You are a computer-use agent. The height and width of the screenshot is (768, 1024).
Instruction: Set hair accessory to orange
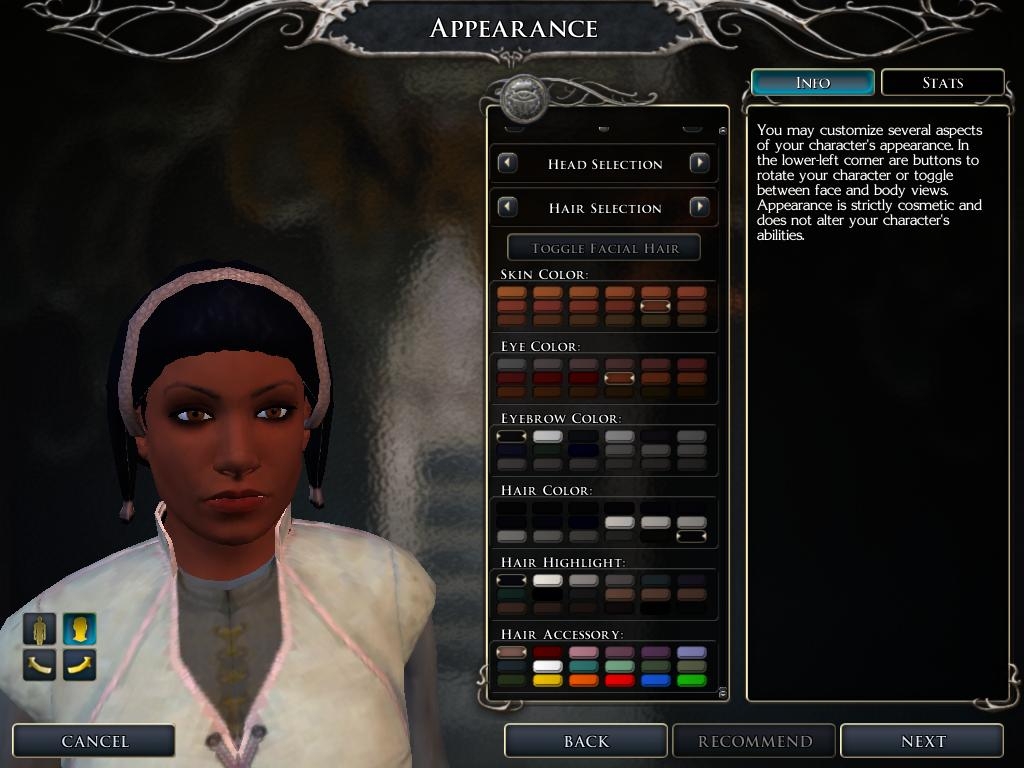pyautogui.click(x=583, y=681)
